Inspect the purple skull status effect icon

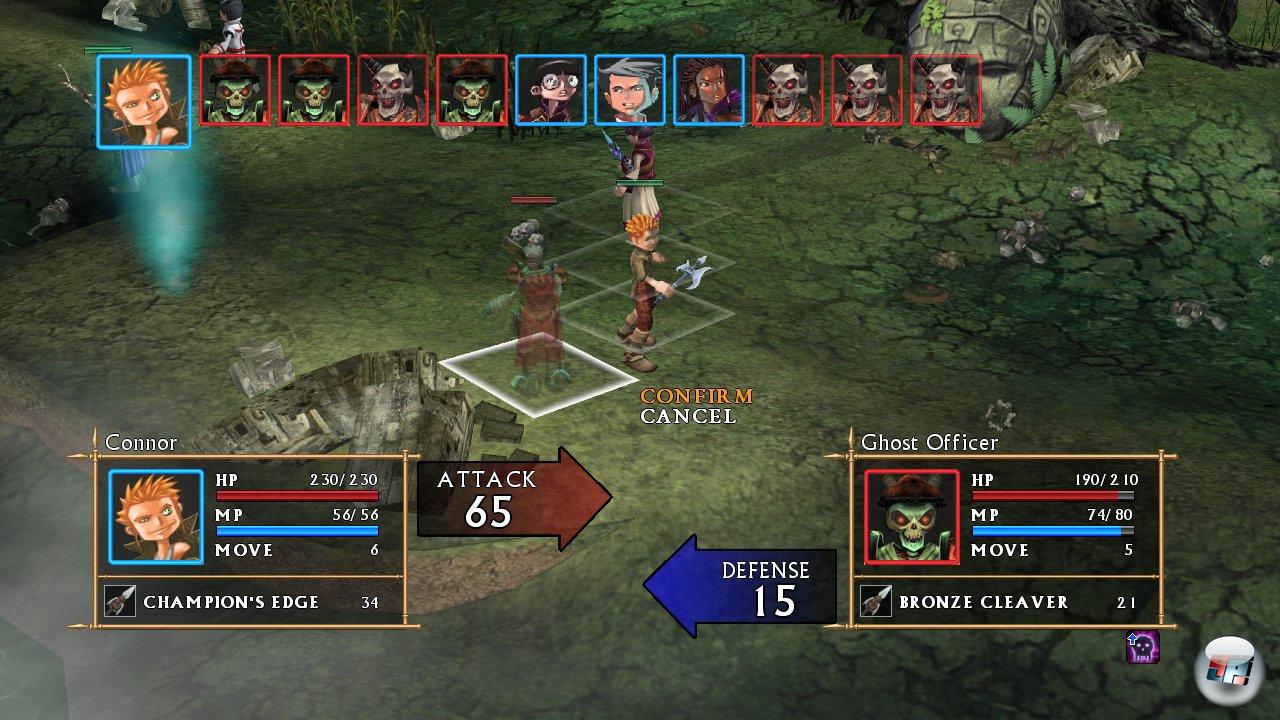pos(1142,647)
